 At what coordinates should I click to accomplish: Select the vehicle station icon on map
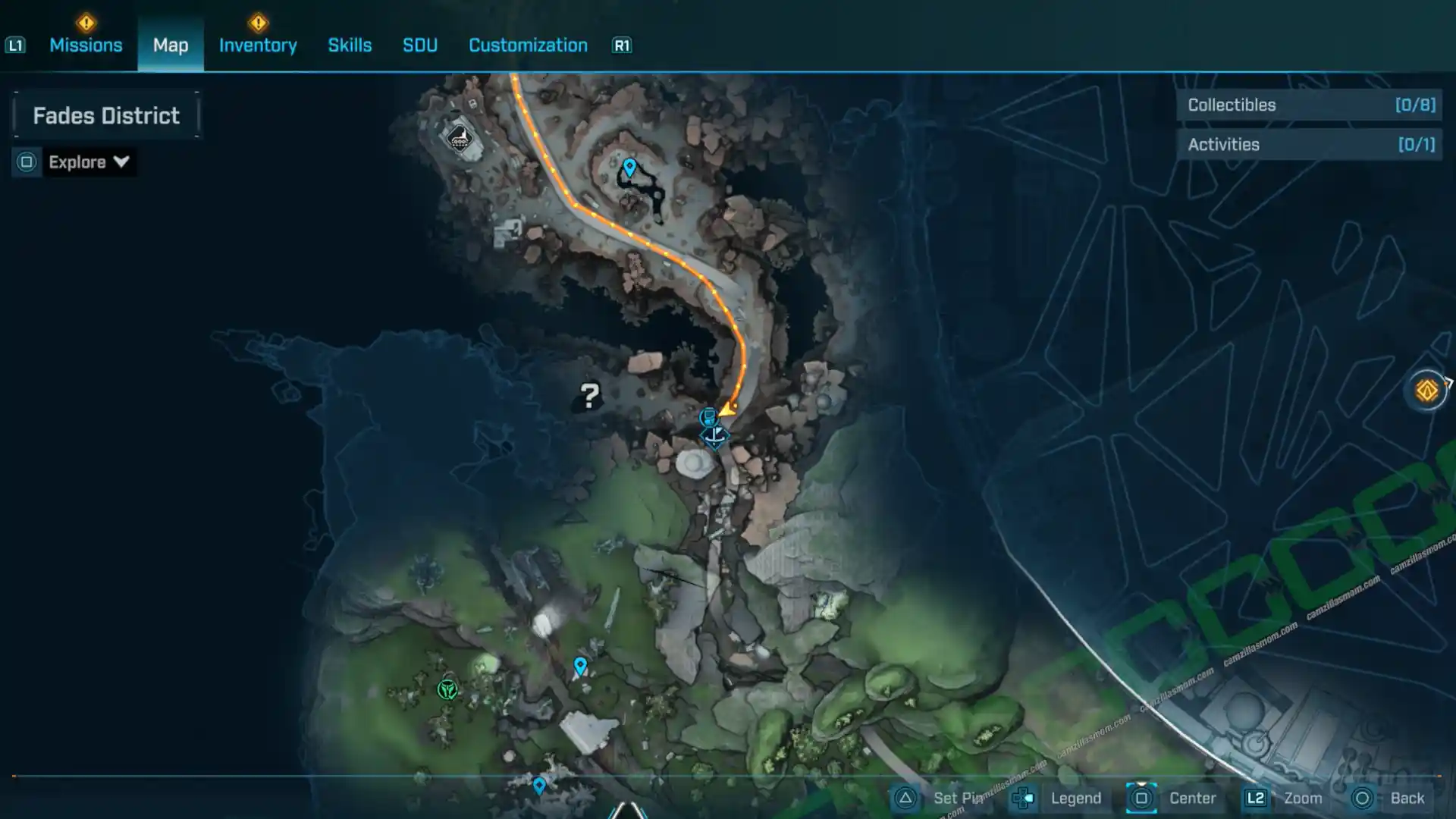pyautogui.click(x=460, y=138)
